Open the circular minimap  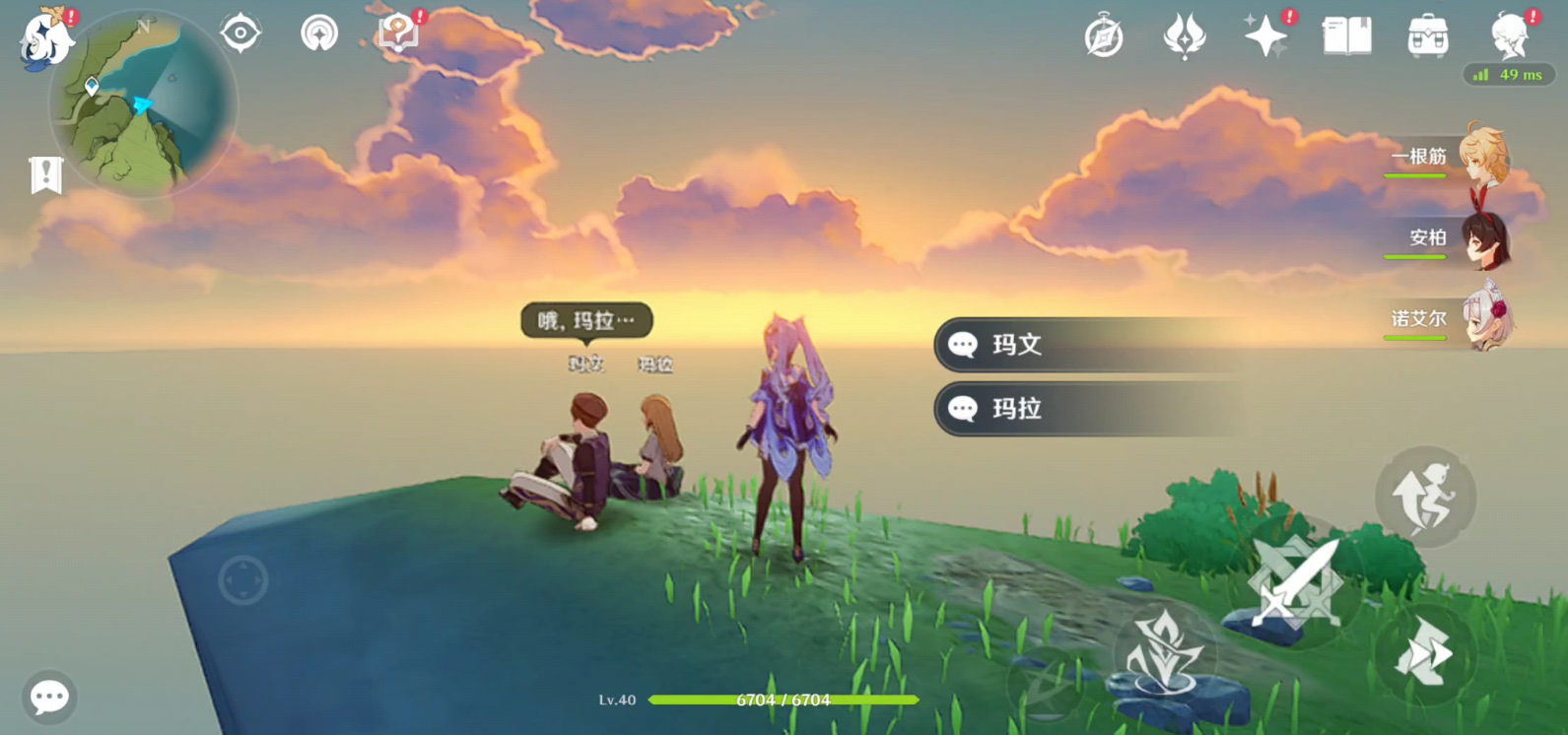(143, 103)
